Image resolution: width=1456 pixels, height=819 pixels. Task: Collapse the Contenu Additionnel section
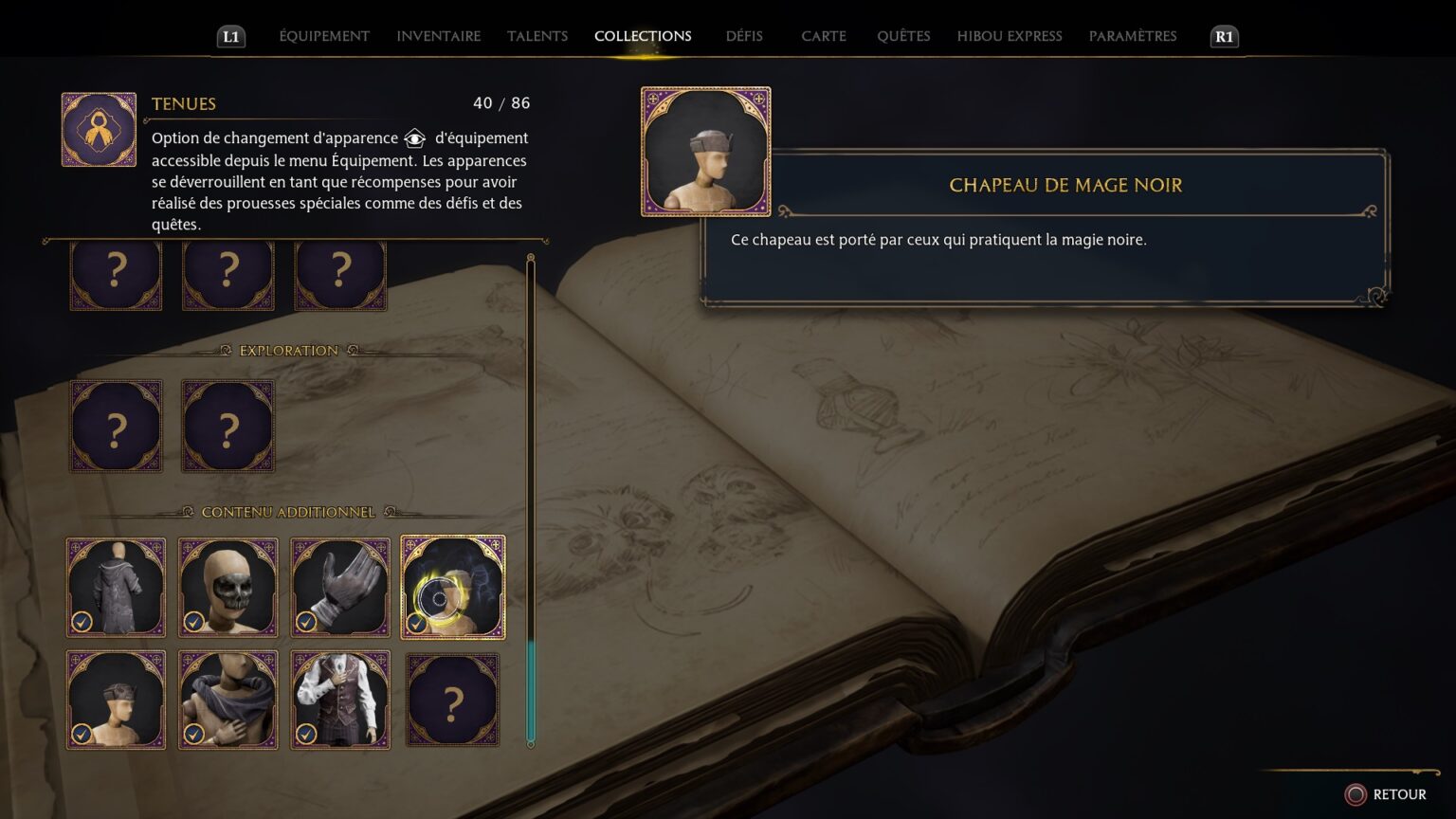pos(289,511)
